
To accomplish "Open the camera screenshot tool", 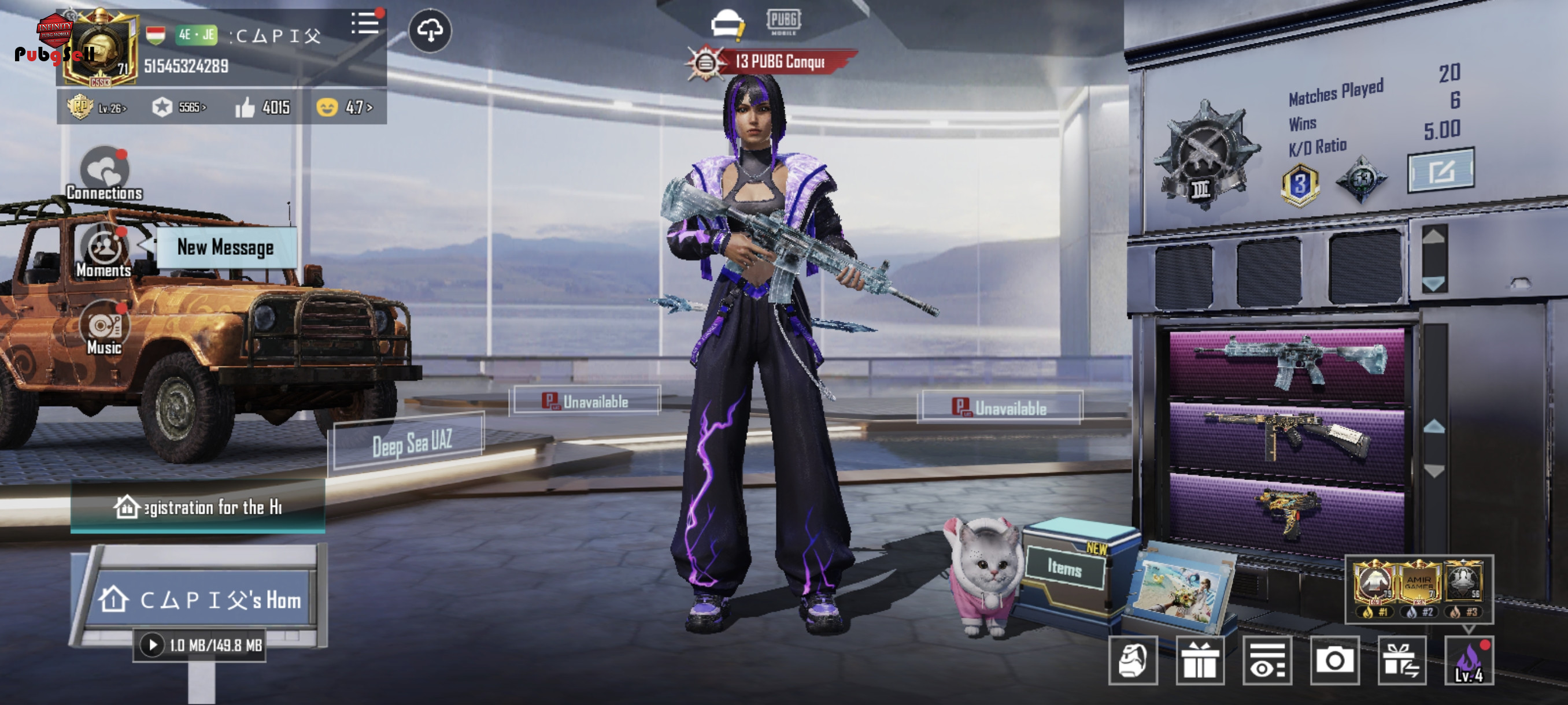I will point(1334,661).
